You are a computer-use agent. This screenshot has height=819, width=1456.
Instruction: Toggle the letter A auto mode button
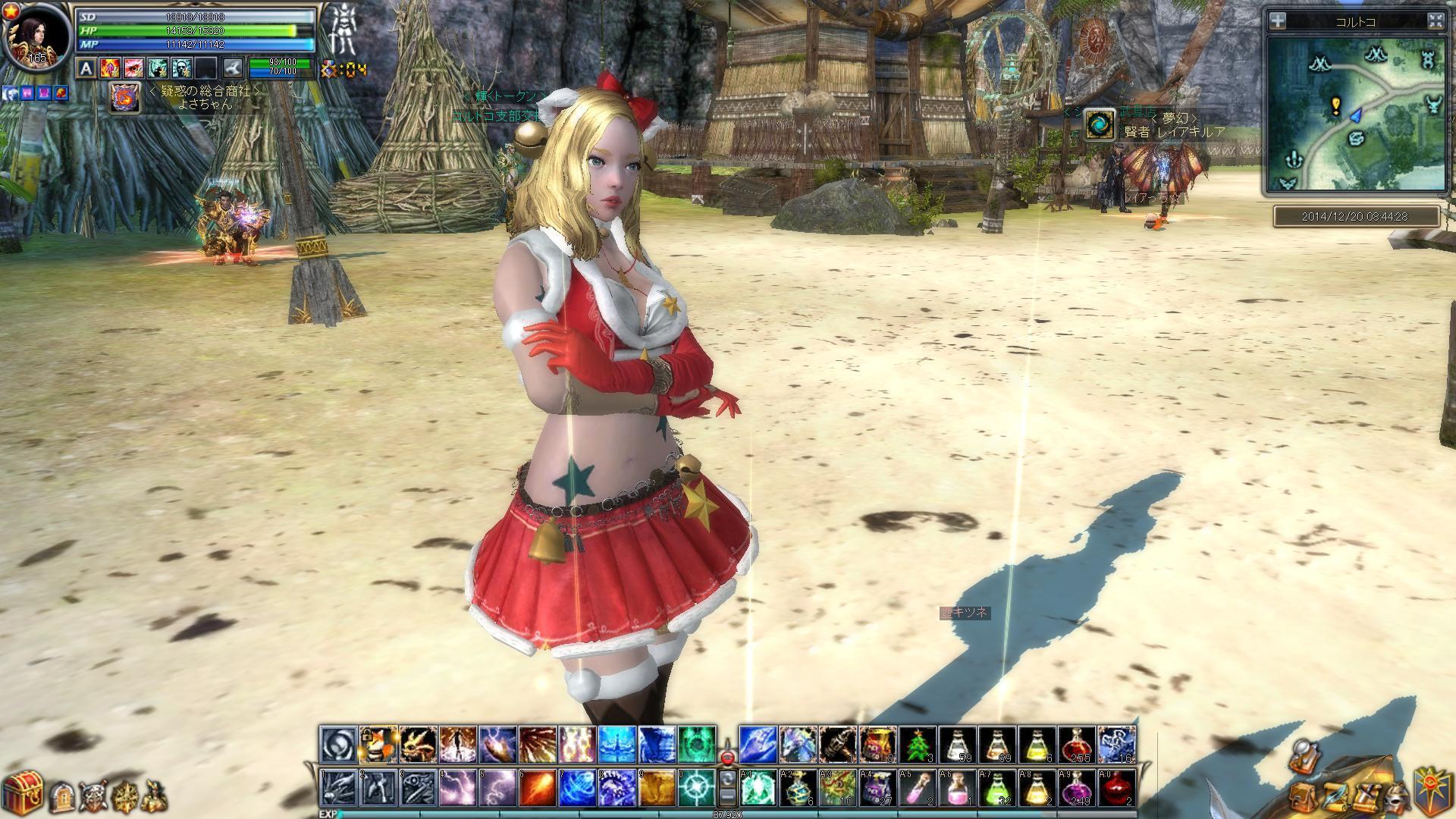[86, 69]
